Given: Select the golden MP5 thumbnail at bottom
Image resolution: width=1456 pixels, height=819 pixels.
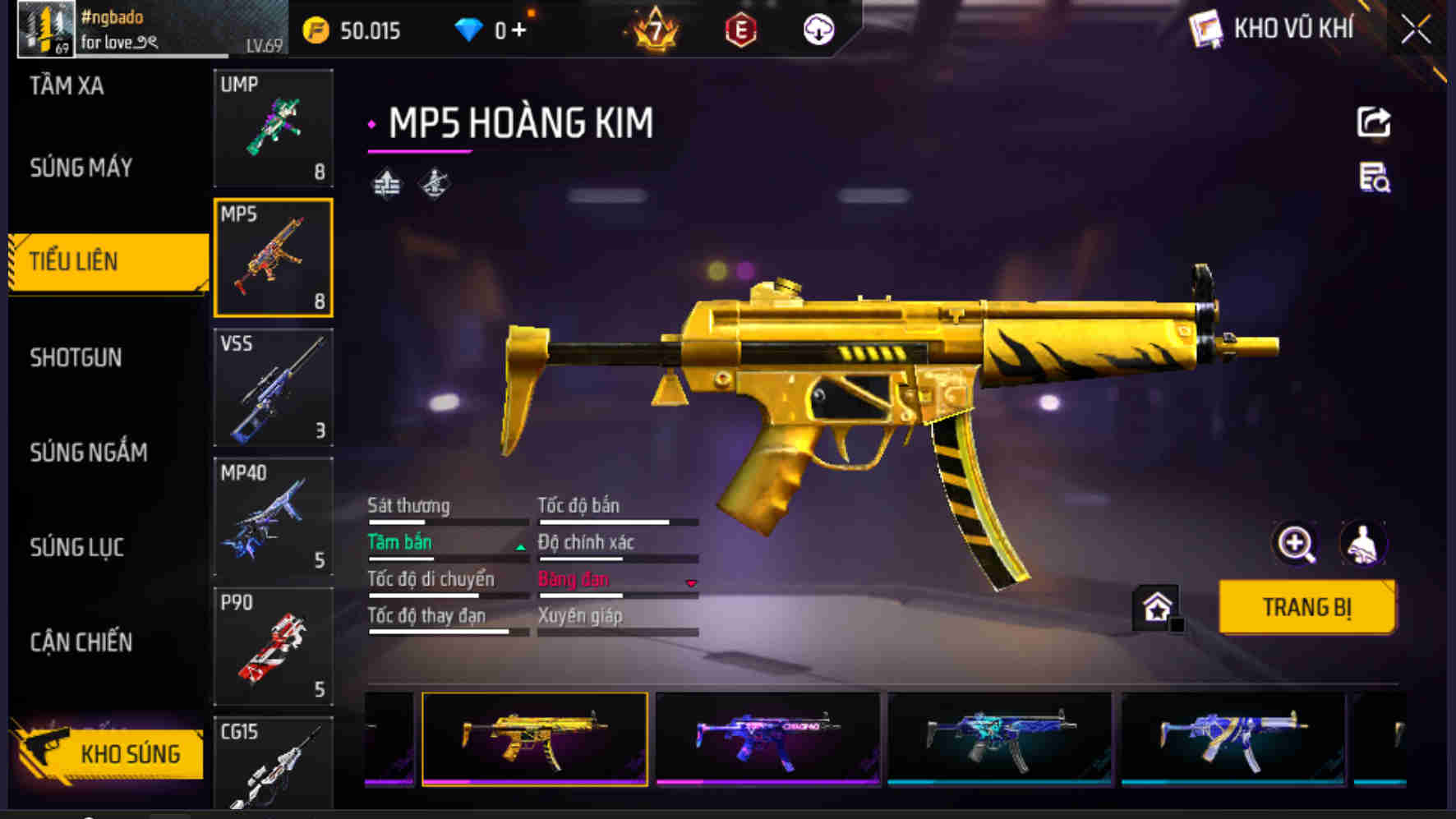Looking at the screenshot, I should point(534,738).
